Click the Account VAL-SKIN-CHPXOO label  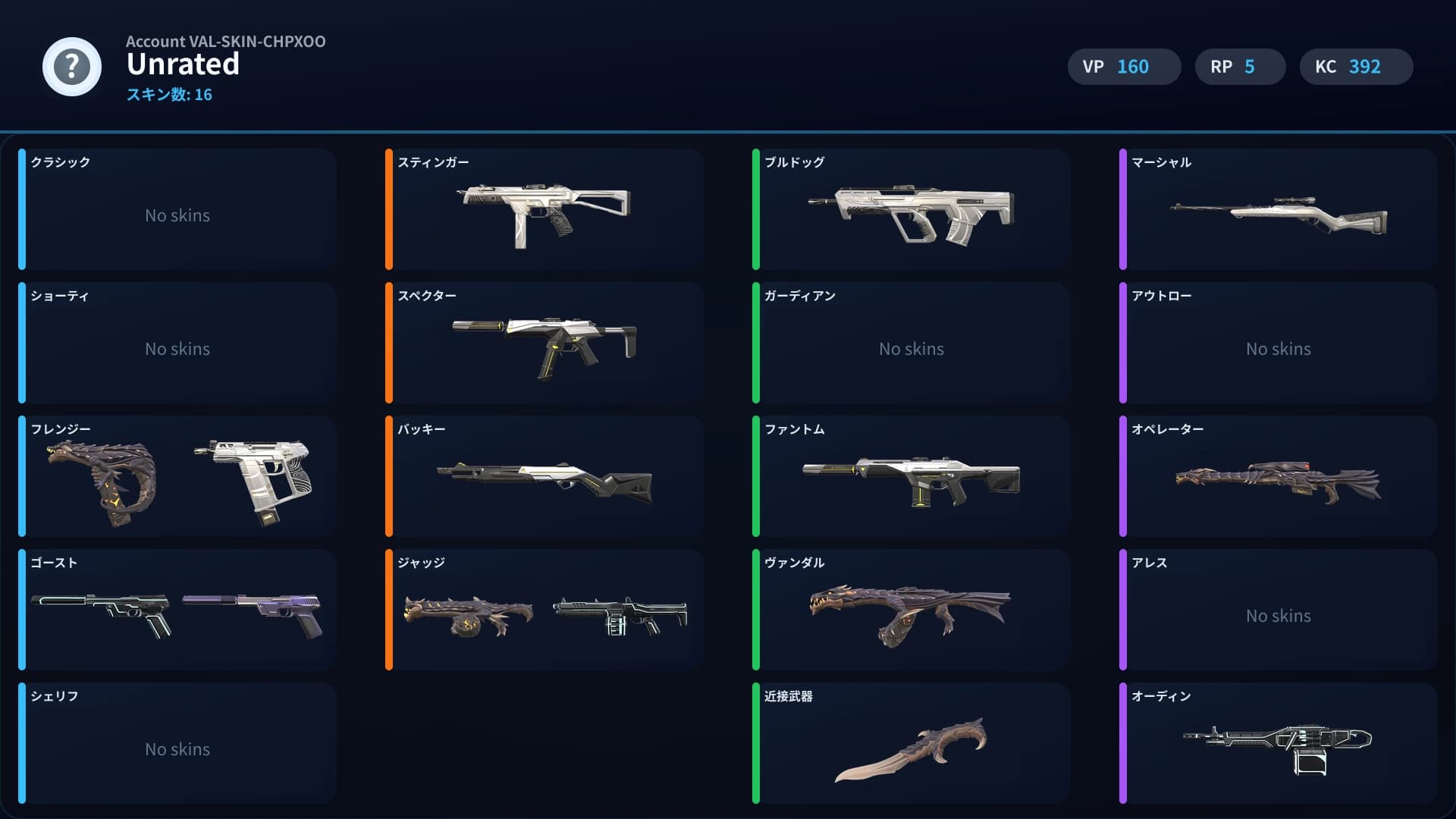[225, 42]
